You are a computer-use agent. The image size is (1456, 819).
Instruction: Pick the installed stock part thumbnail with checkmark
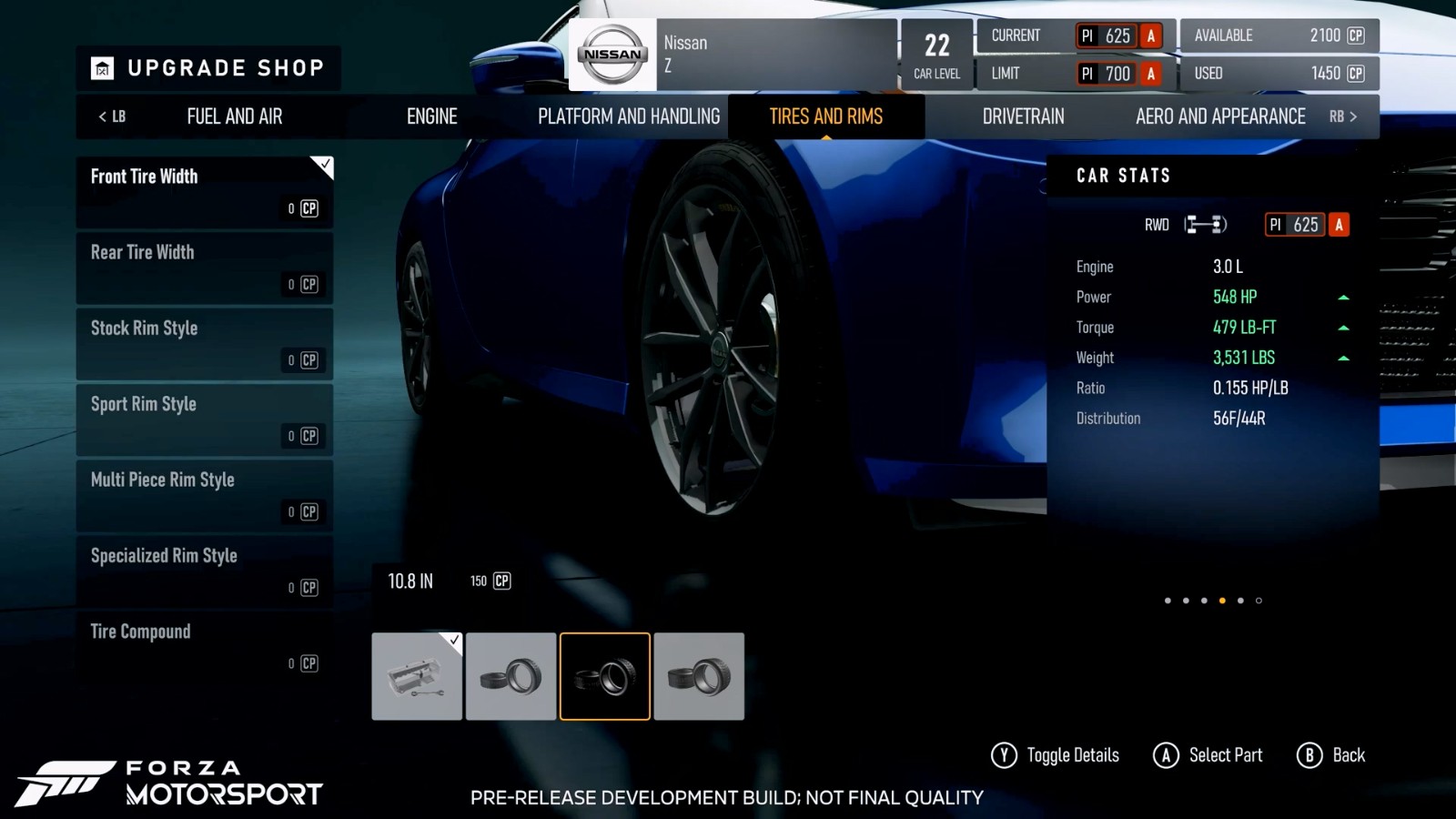pyautogui.click(x=417, y=676)
